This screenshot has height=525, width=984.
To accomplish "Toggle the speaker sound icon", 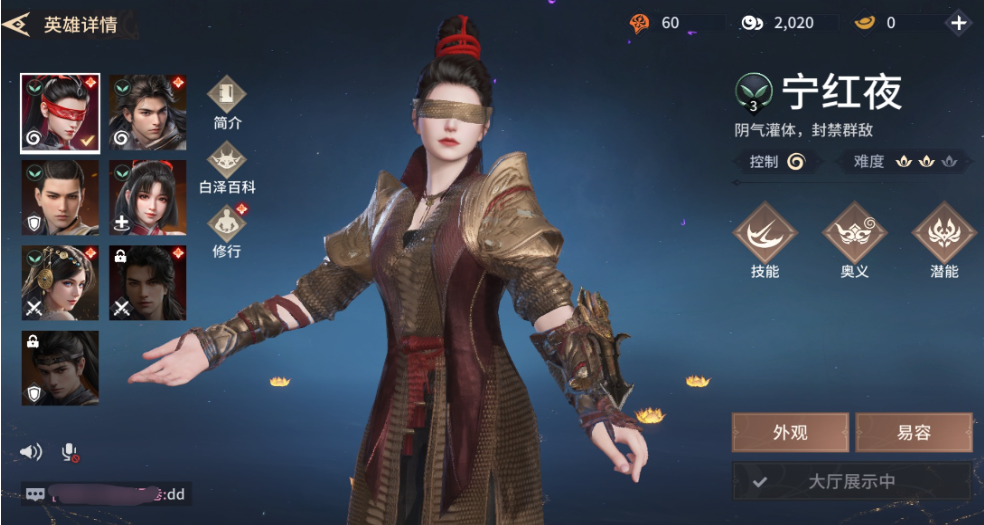I will click(x=32, y=452).
